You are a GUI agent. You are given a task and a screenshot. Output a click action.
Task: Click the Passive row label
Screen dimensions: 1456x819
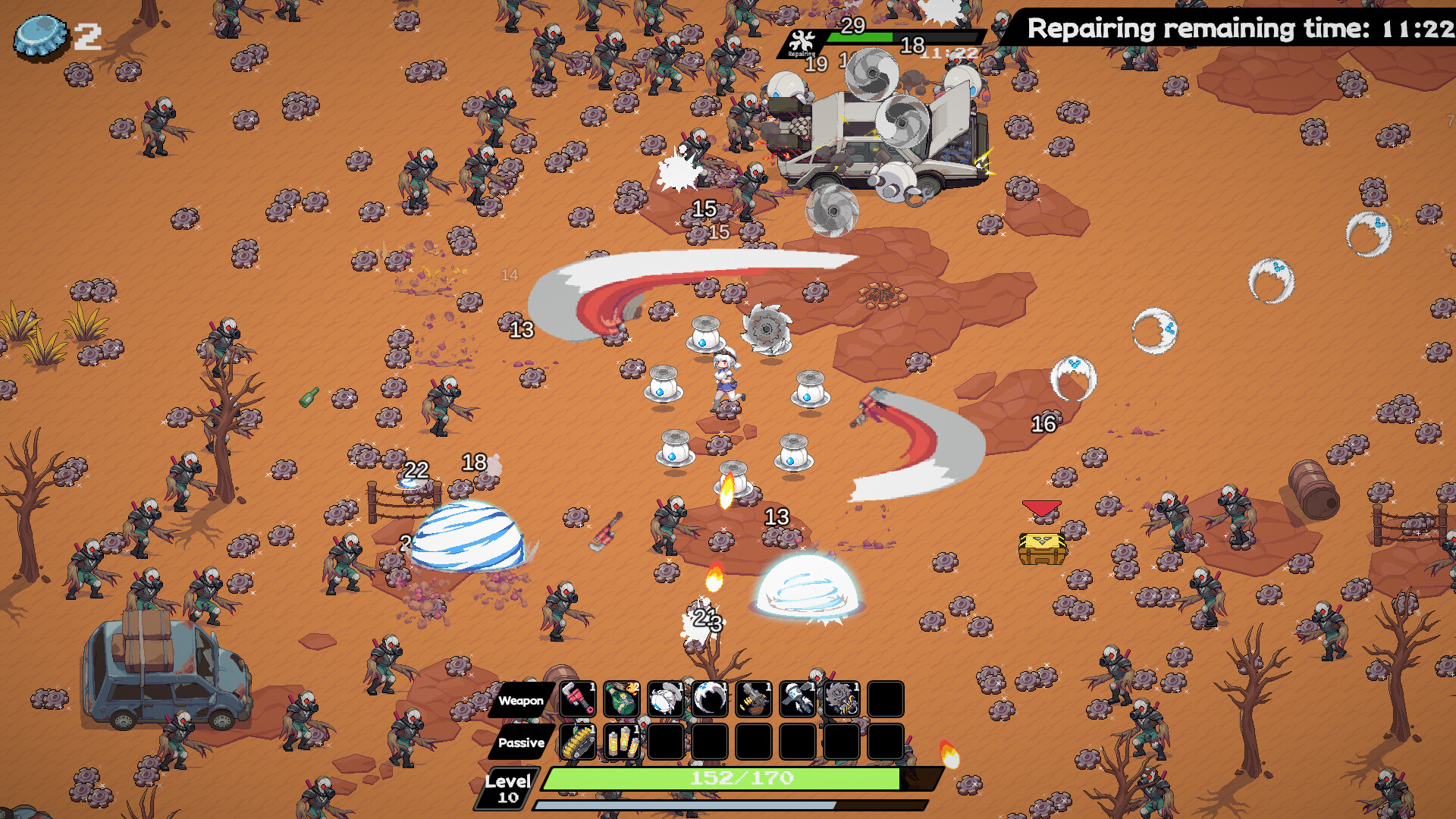coord(522,743)
